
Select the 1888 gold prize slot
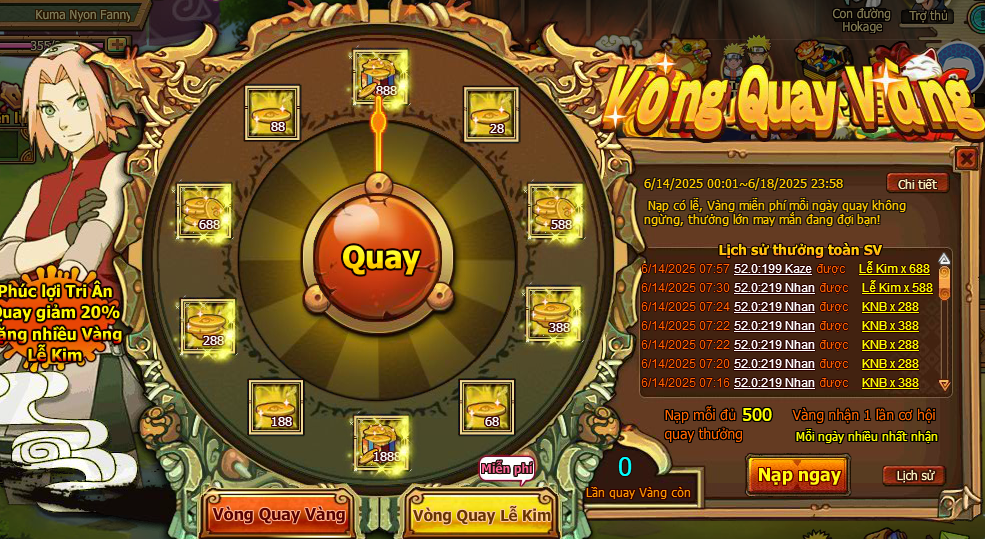pos(381,443)
